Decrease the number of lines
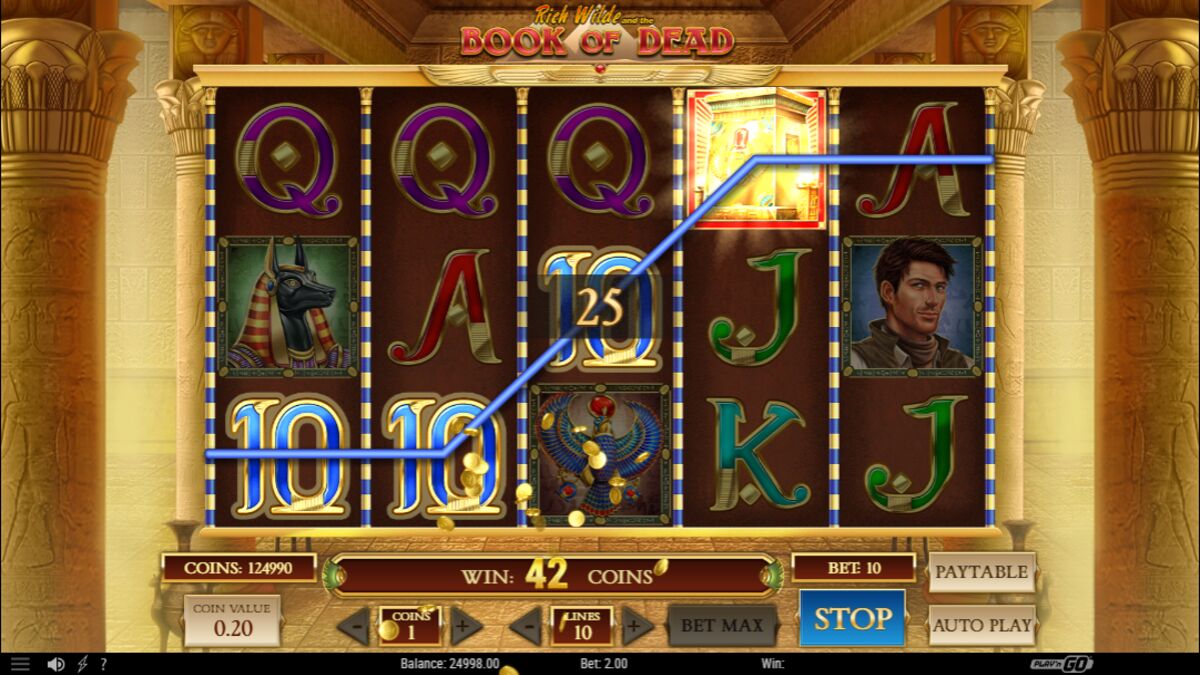1200x675 pixels. (526, 627)
